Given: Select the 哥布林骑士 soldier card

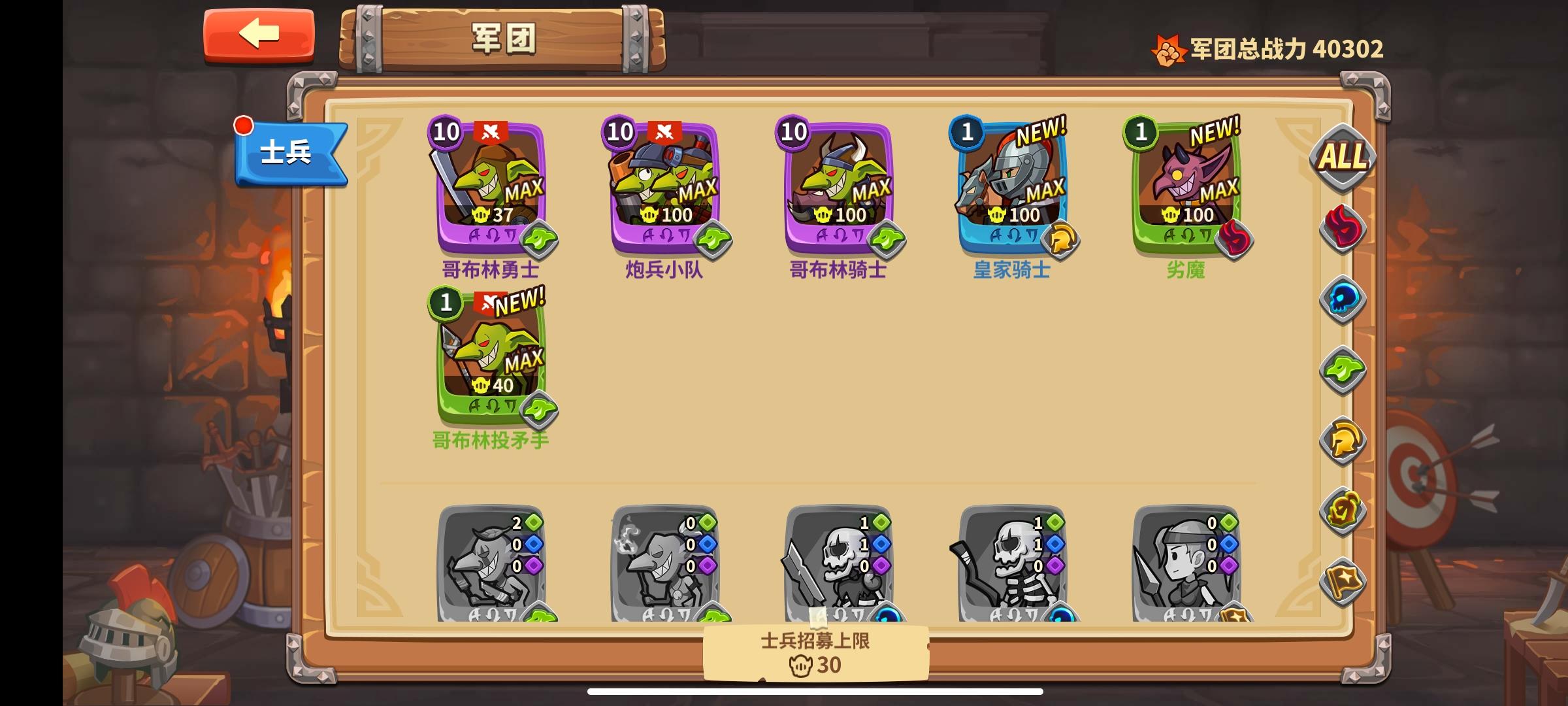Looking at the screenshot, I should click(x=835, y=183).
